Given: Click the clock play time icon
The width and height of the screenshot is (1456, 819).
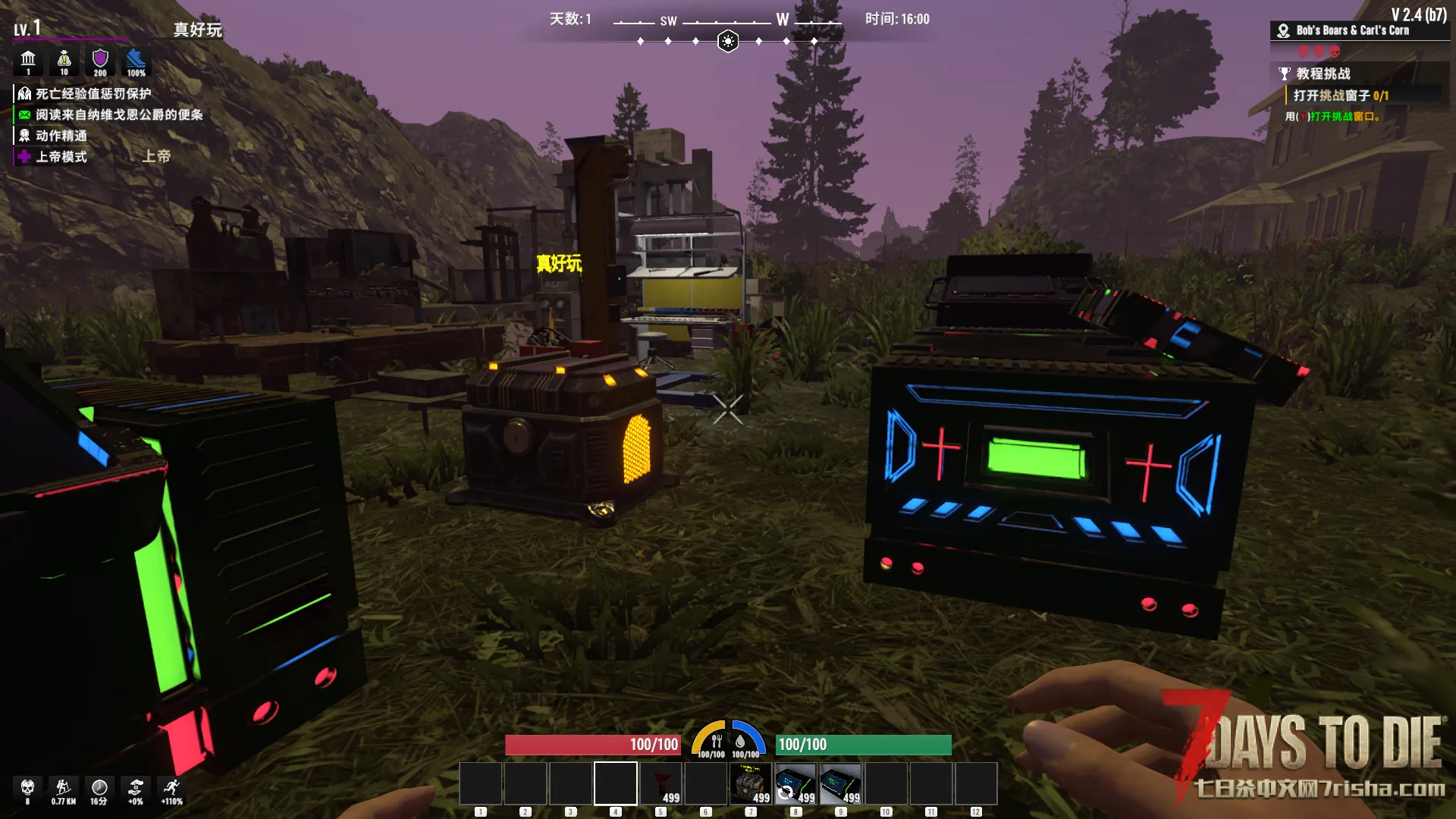Looking at the screenshot, I should coord(99,789).
